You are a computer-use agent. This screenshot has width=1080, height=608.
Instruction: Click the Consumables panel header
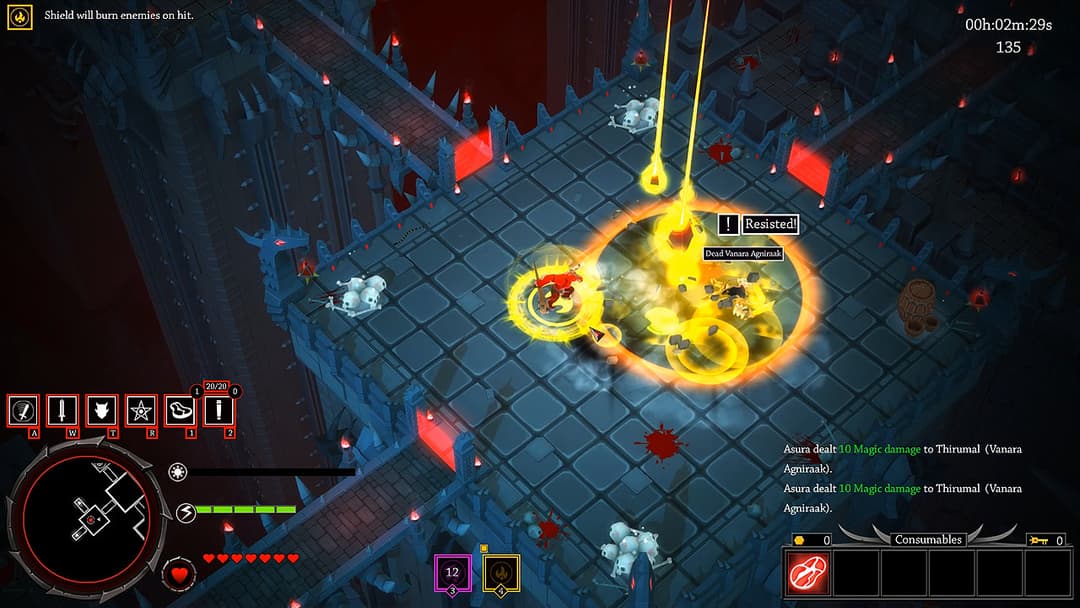pos(928,539)
